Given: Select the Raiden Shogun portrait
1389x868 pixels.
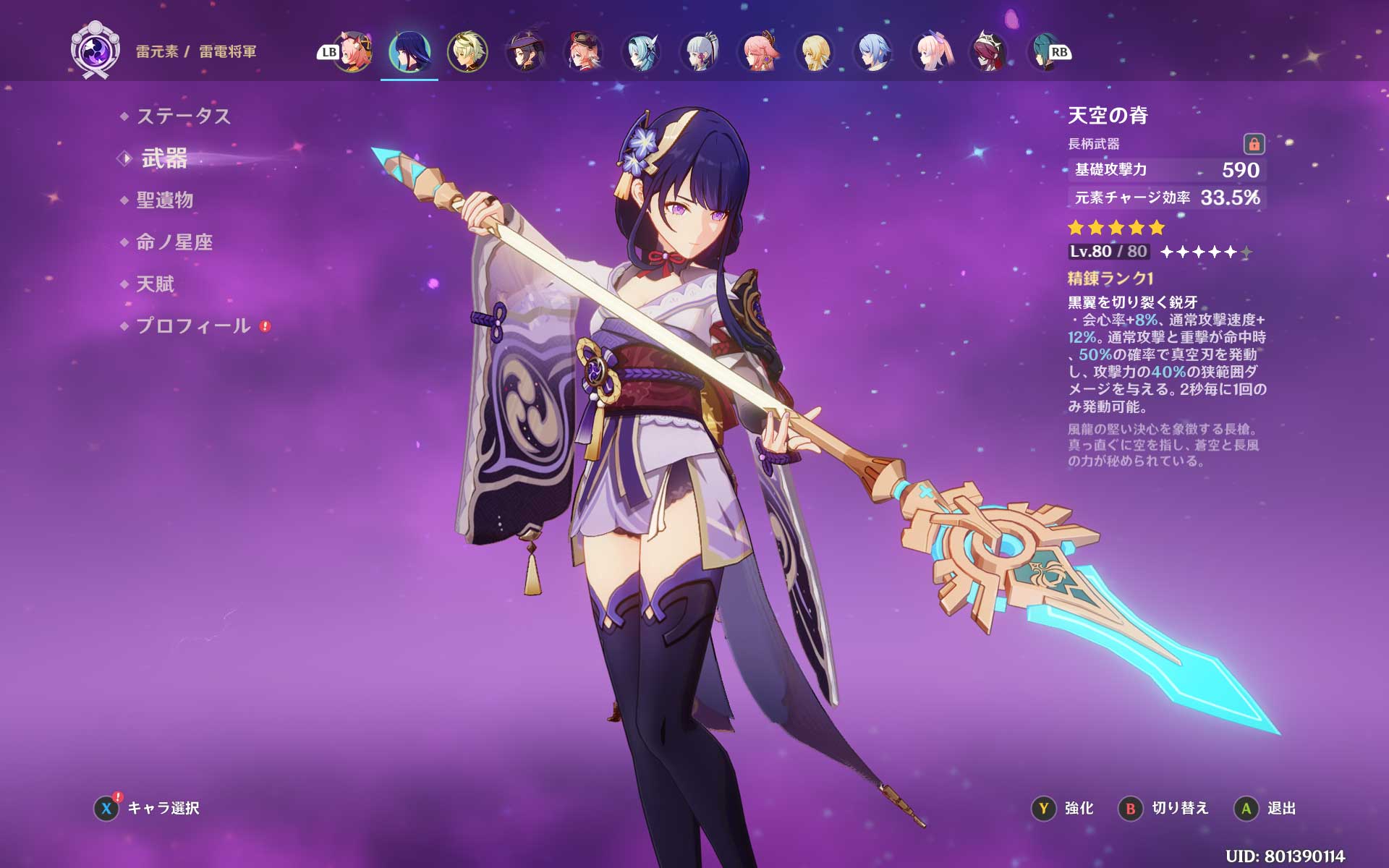Looking at the screenshot, I should [x=409, y=51].
